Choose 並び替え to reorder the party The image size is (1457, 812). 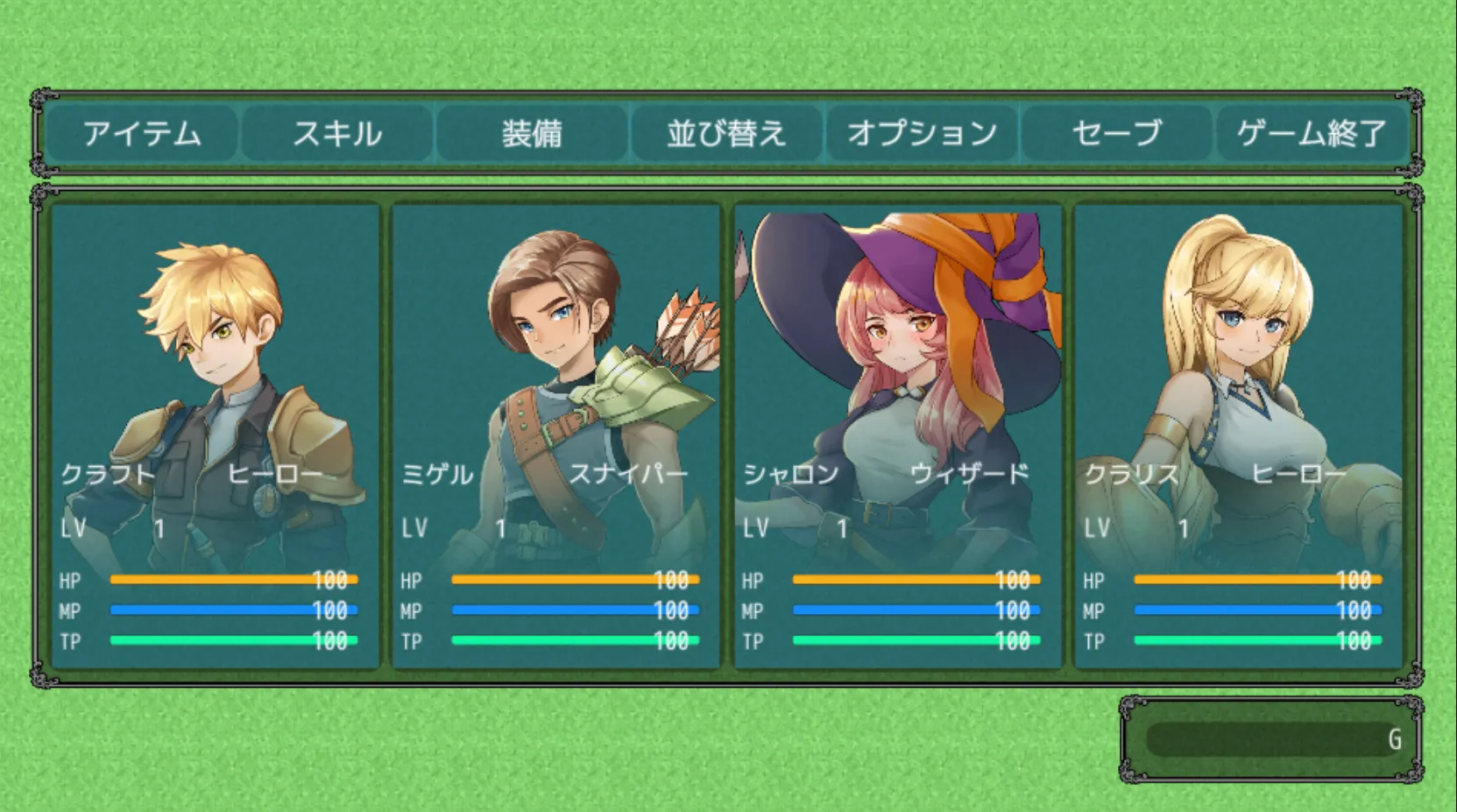[x=726, y=133]
